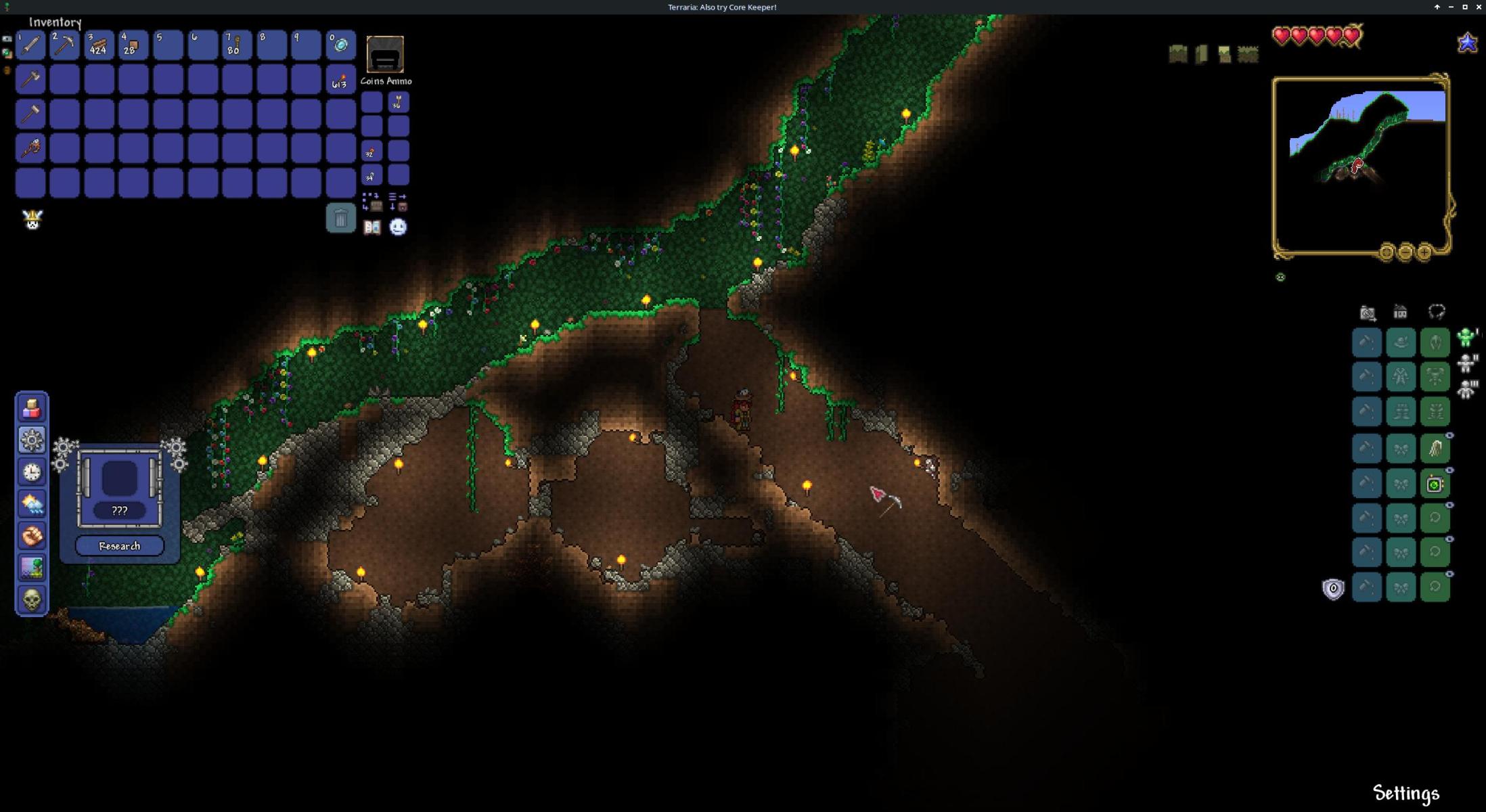
Task: Select the pickaxe in hotbar slot 2
Action: click(x=65, y=45)
